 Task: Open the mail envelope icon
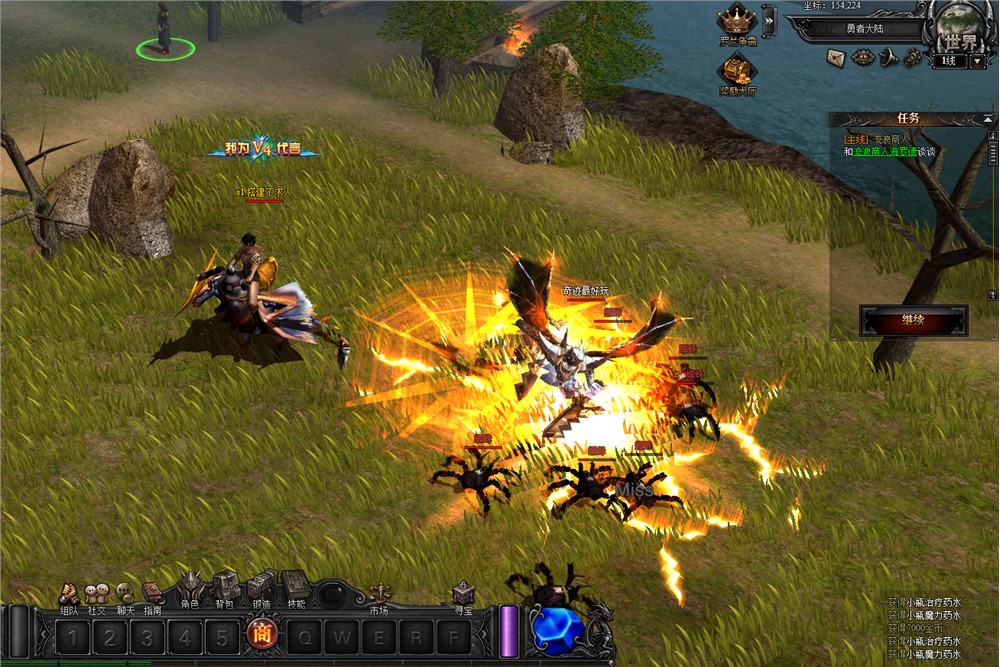[836, 58]
